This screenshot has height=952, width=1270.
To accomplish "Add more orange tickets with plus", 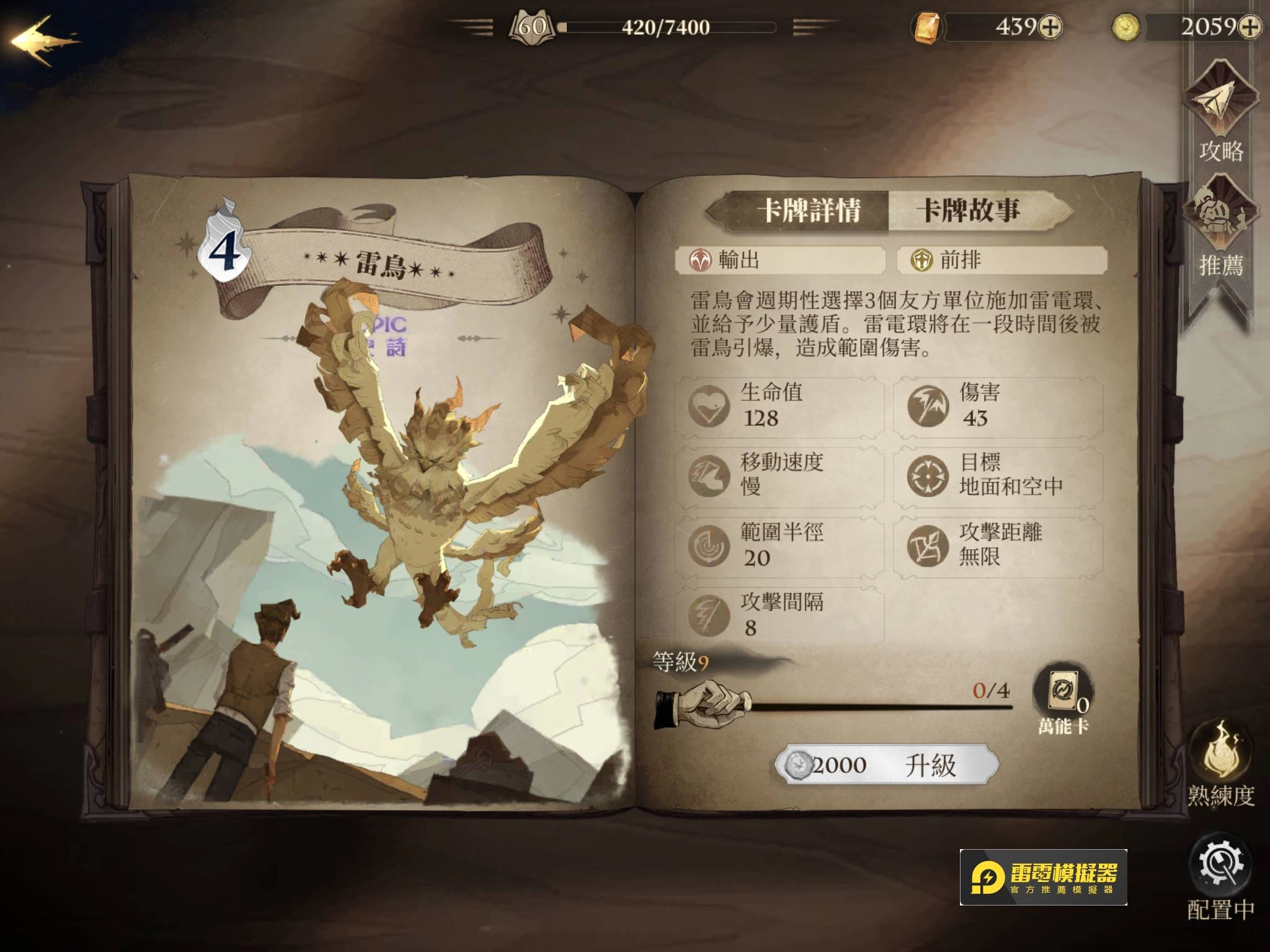I will [1050, 27].
